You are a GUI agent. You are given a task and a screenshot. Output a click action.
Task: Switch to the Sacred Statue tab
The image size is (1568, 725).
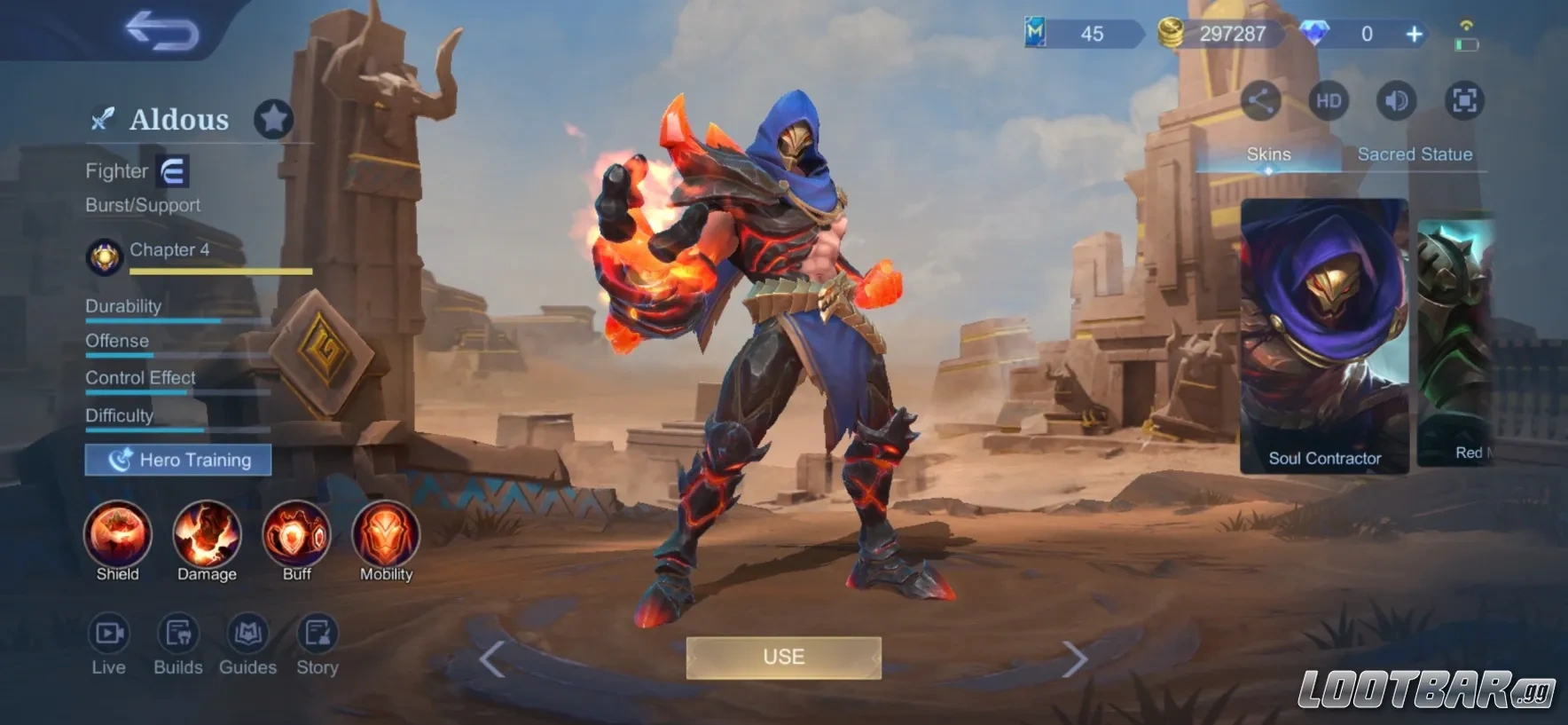point(1415,154)
